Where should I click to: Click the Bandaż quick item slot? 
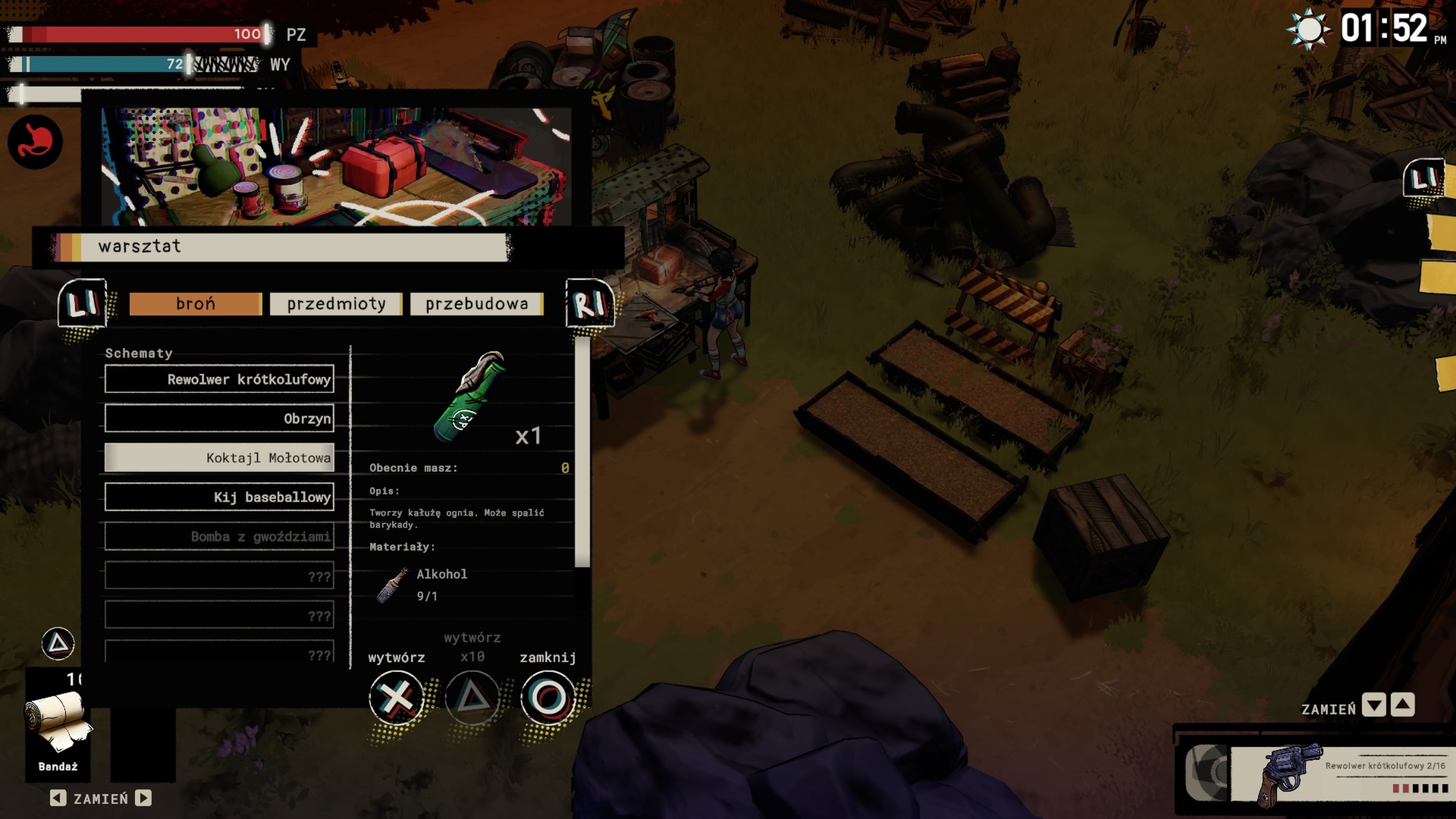click(58, 724)
